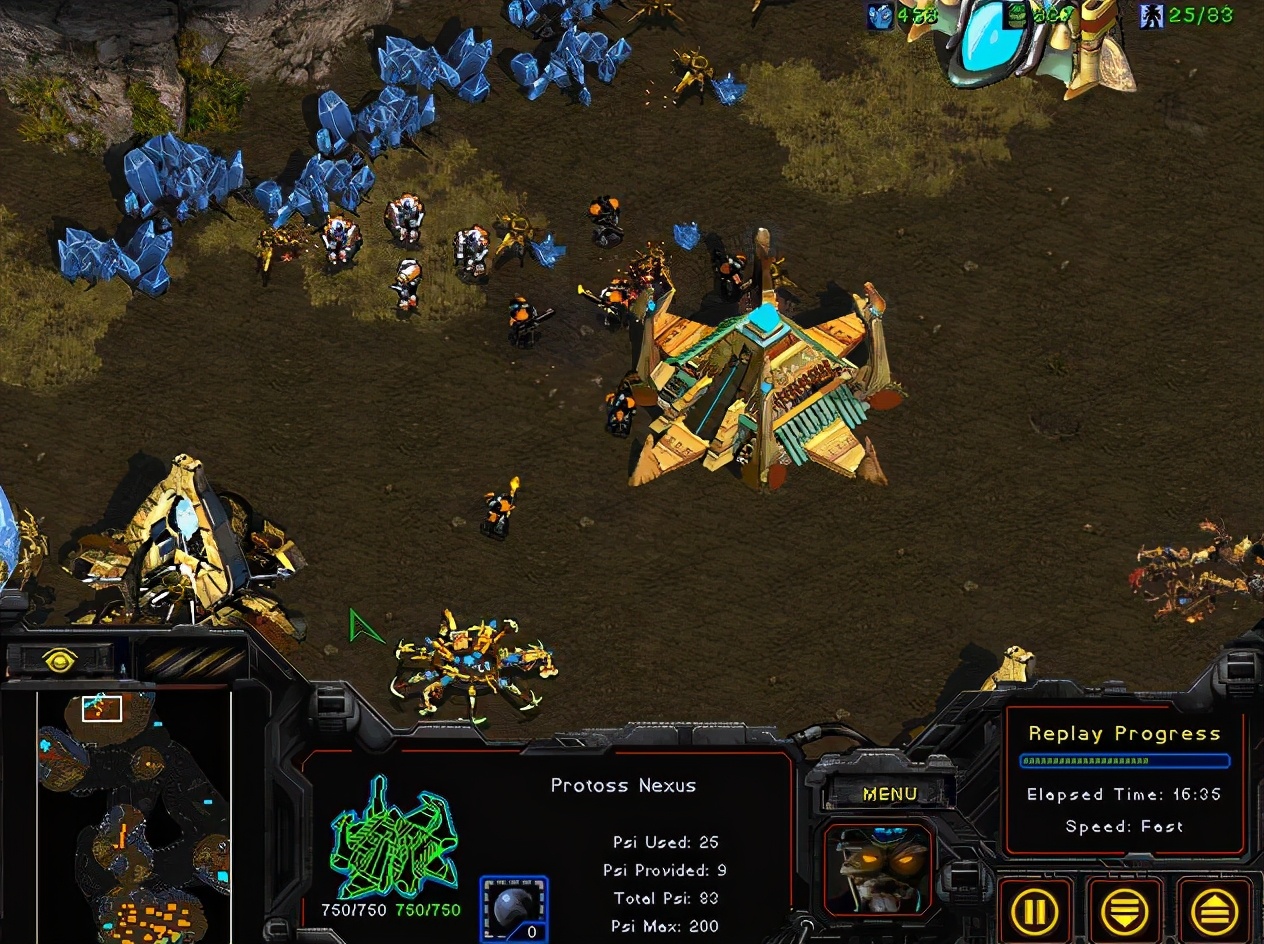Speed up replay with the up-arrow button
Screen dimensions: 1264x944
(1215, 911)
